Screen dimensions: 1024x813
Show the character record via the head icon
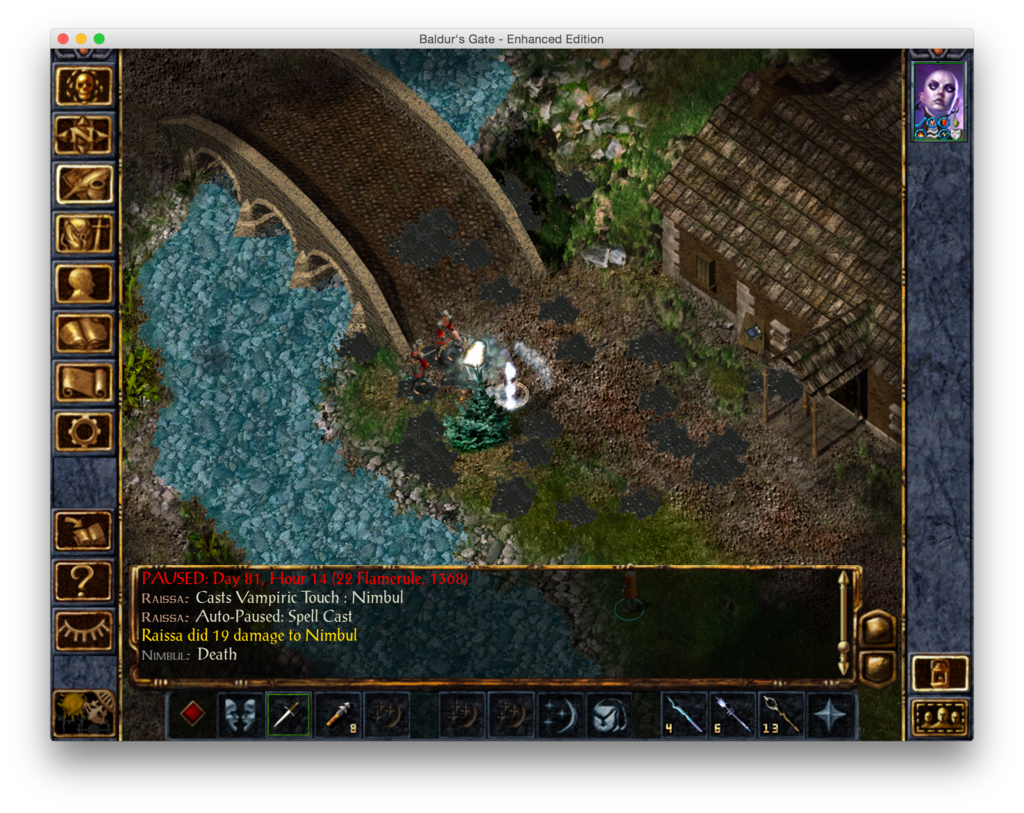pos(83,283)
